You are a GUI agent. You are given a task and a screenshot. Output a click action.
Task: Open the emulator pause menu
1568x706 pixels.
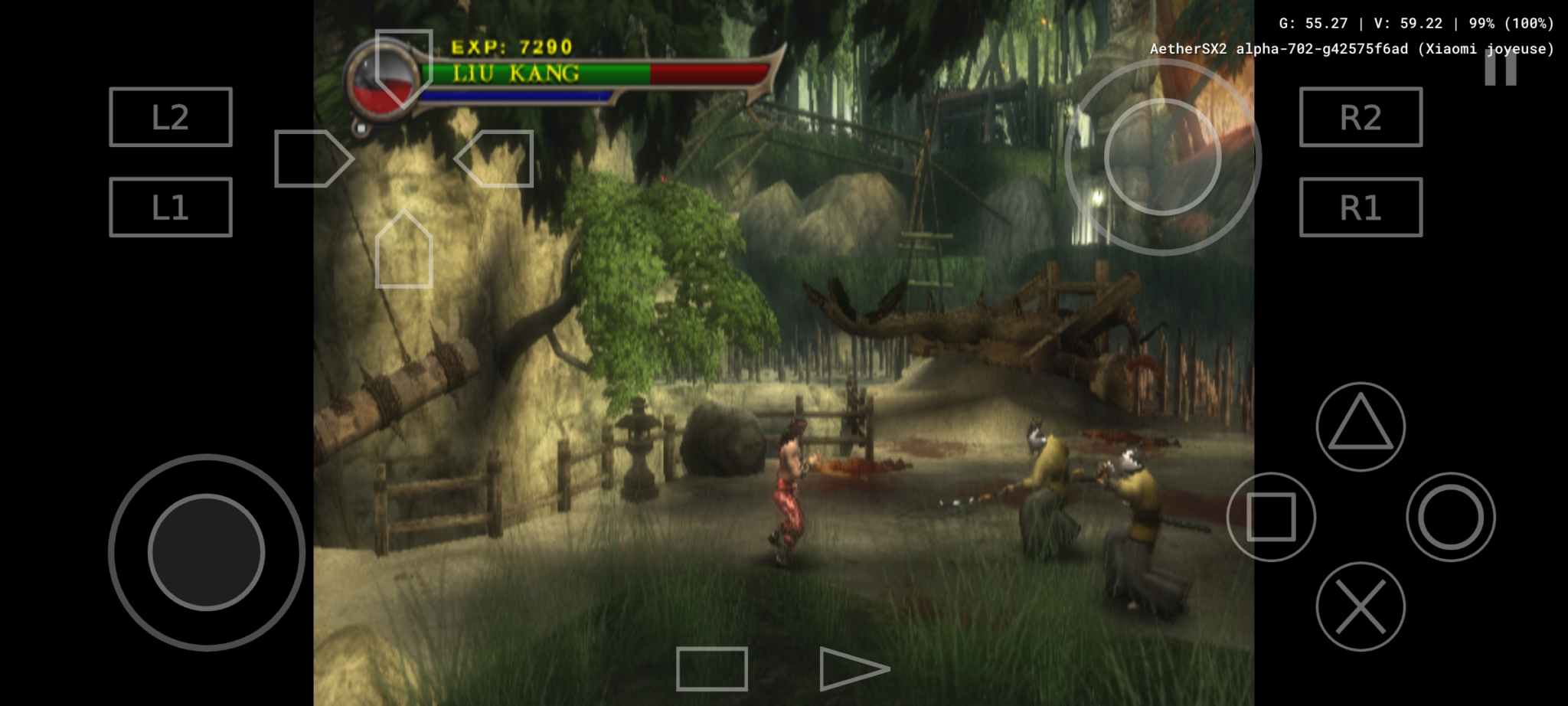pyautogui.click(x=1500, y=69)
